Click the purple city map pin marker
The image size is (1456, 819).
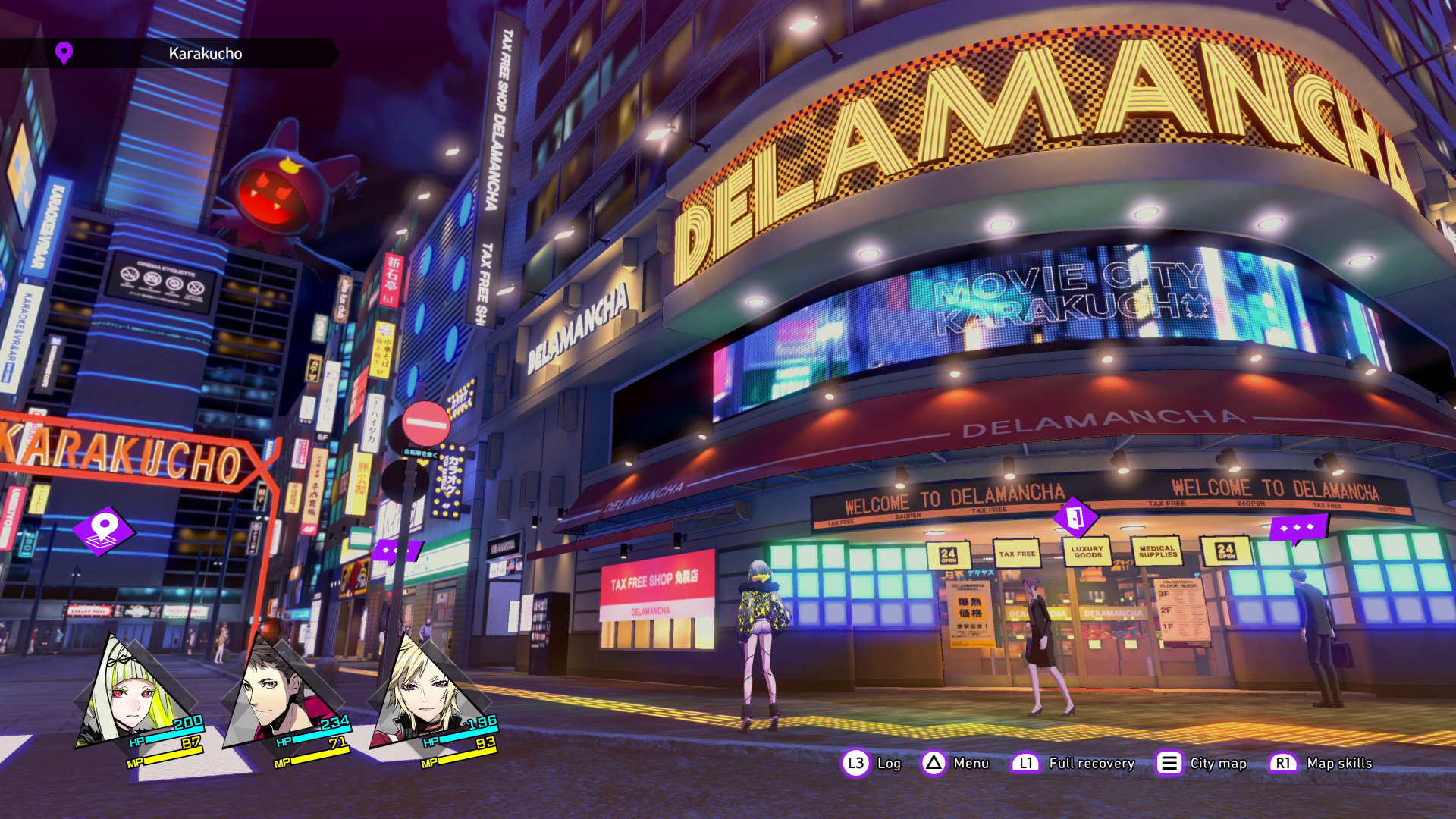click(104, 529)
